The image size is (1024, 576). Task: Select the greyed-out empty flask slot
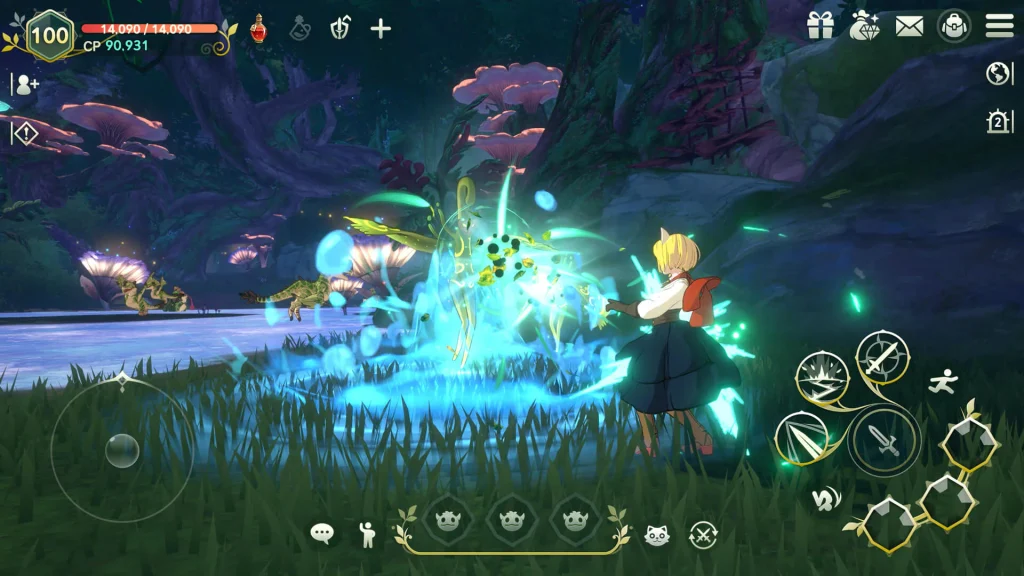pos(299,28)
